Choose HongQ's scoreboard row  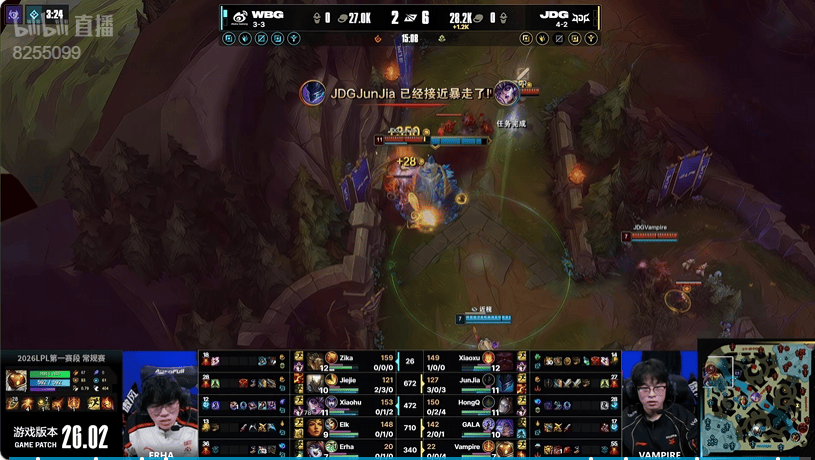(470, 405)
